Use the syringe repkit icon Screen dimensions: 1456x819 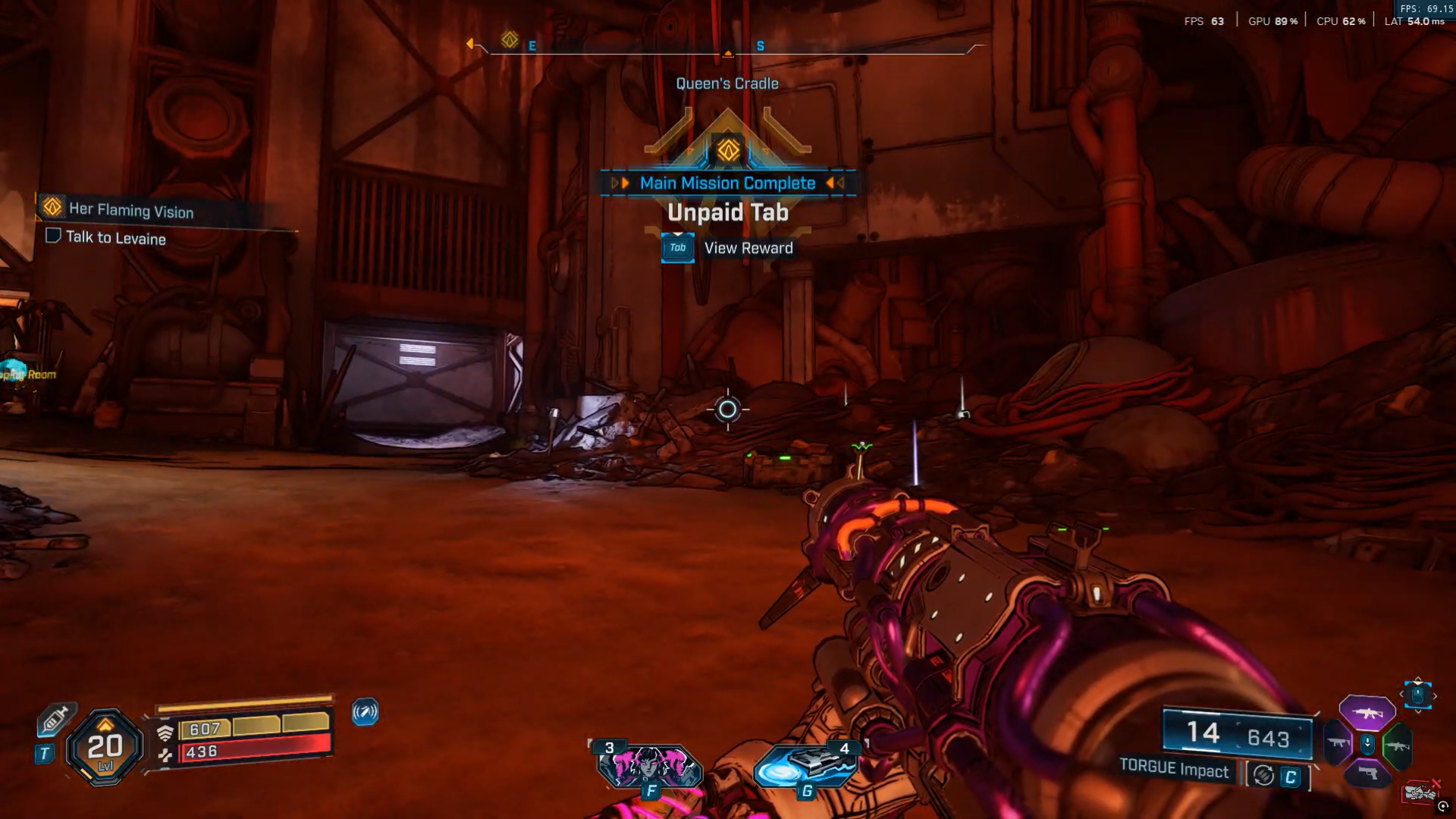click(56, 718)
